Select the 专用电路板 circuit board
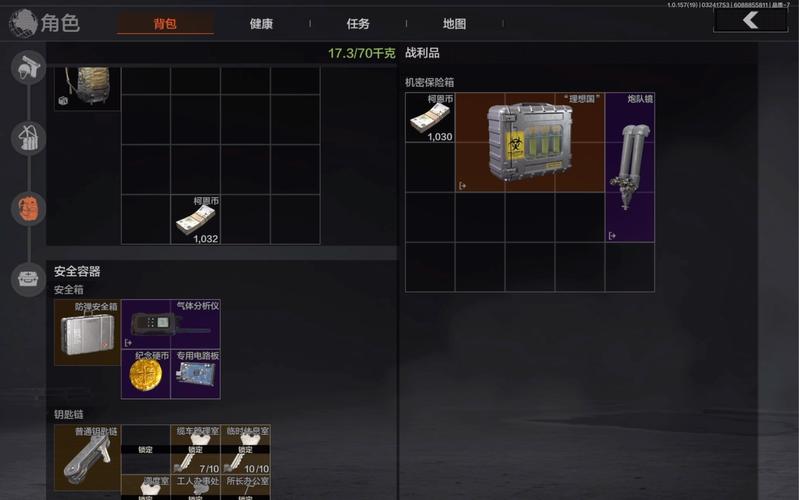 pyautogui.click(x=196, y=374)
